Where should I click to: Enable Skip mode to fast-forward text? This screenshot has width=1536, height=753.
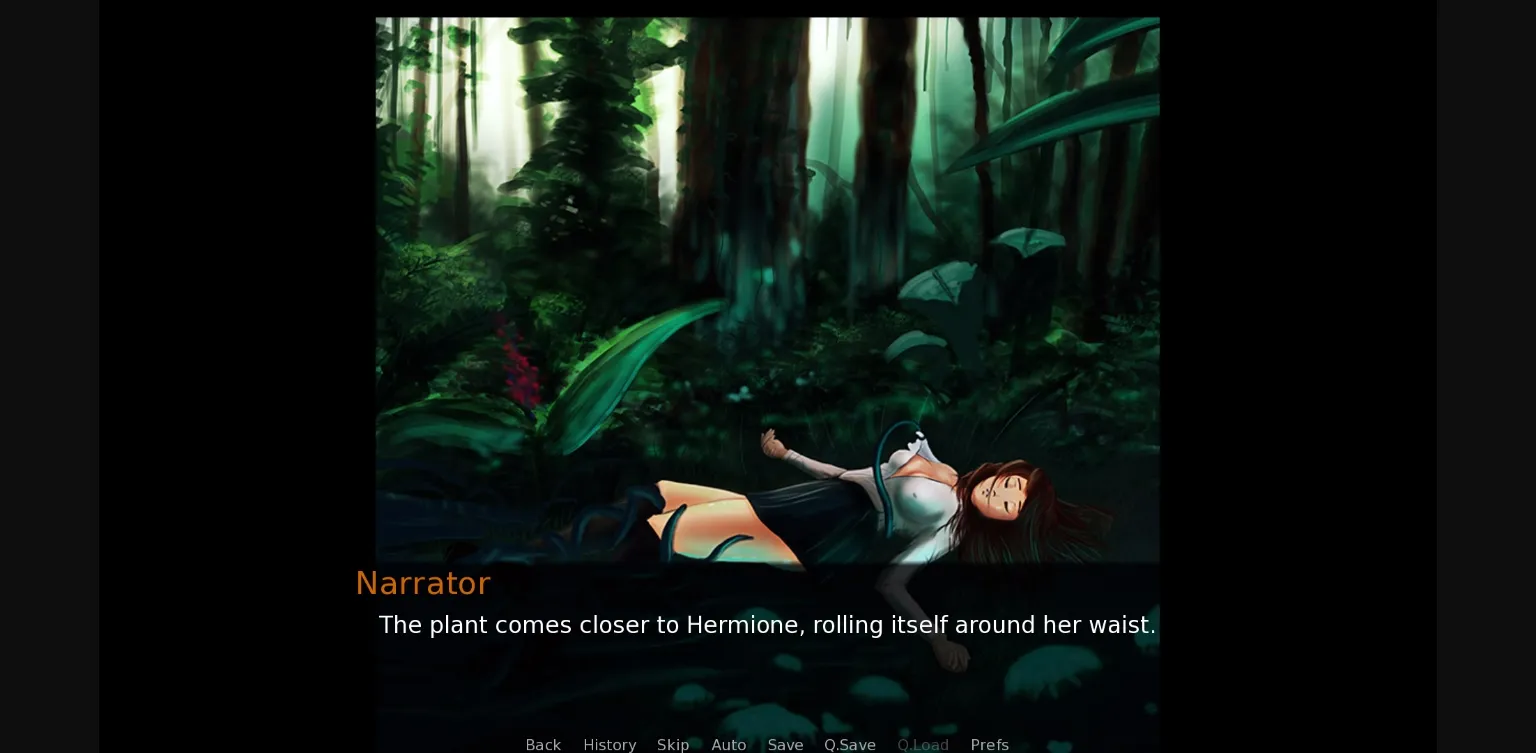click(x=672, y=745)
